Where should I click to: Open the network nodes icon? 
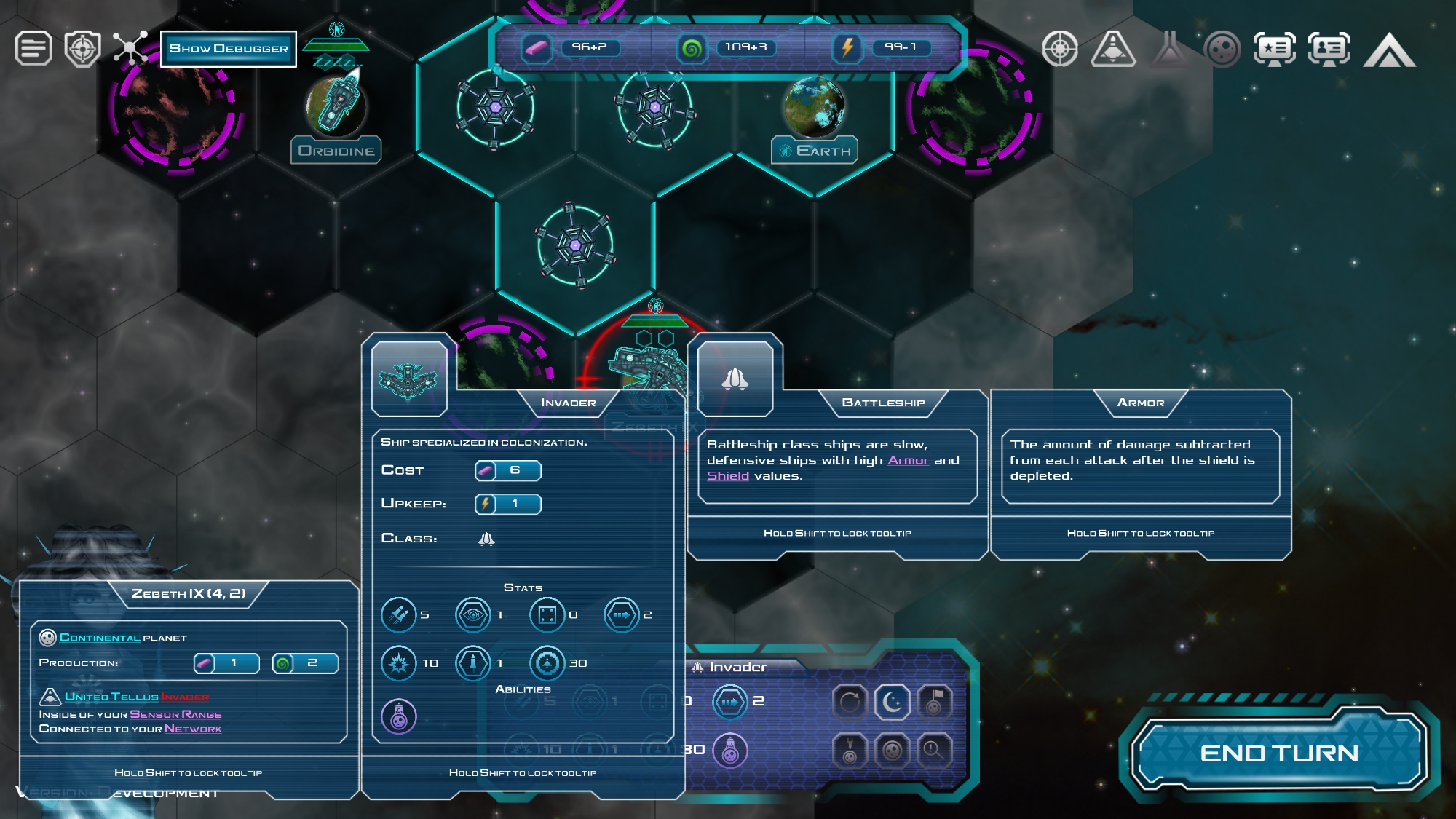(x=130, y=49)
